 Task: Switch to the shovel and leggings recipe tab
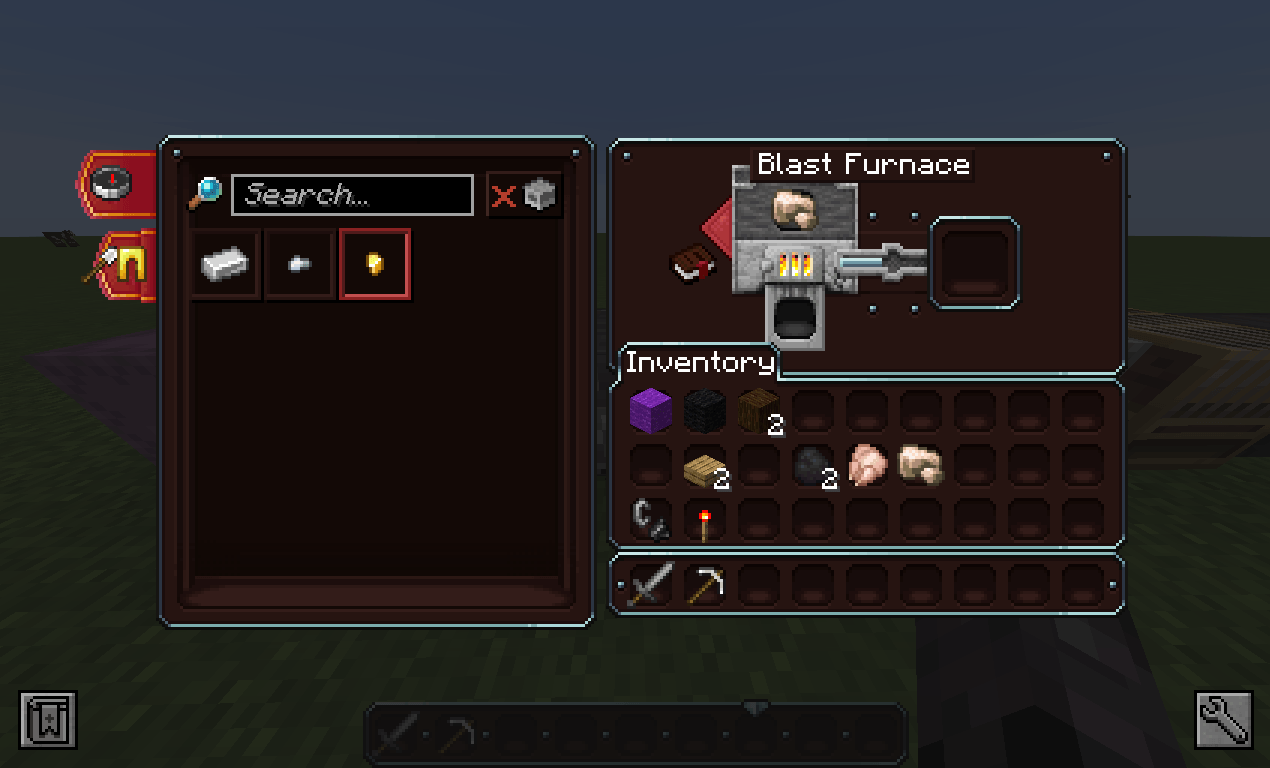(123, 265)
